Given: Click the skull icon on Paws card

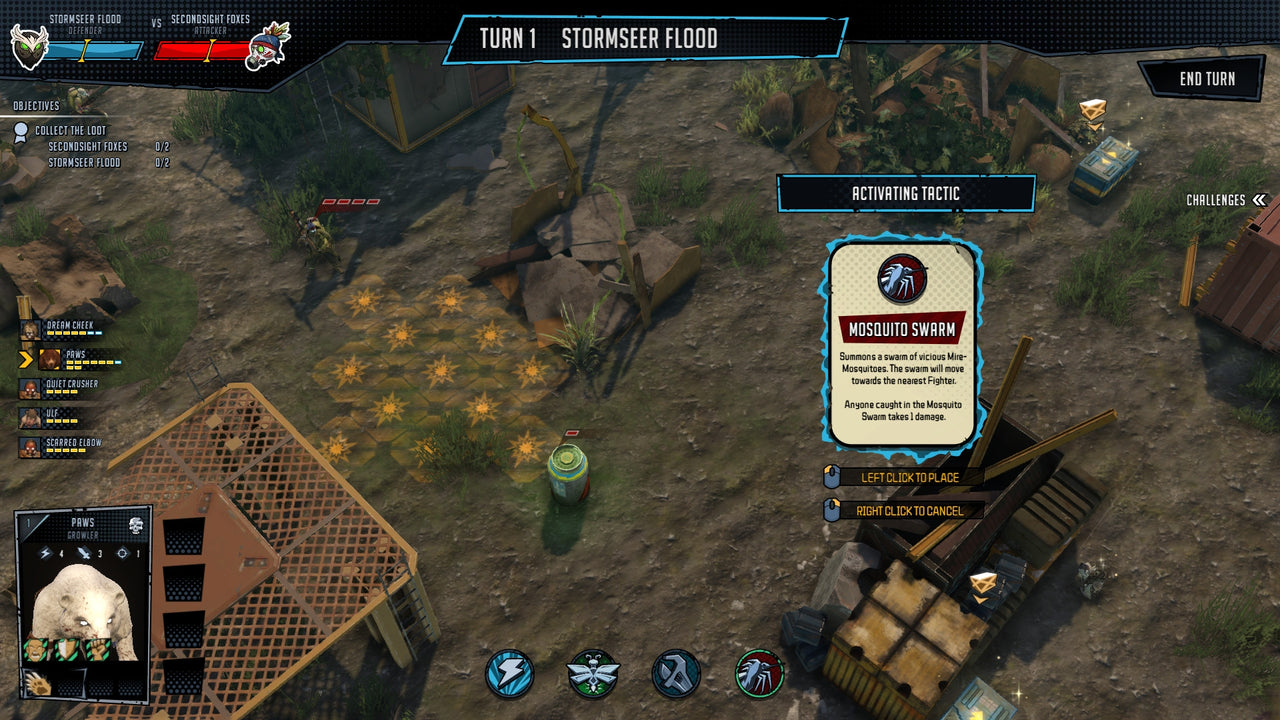Looking at the screenshot, I should tap(136, 527).
